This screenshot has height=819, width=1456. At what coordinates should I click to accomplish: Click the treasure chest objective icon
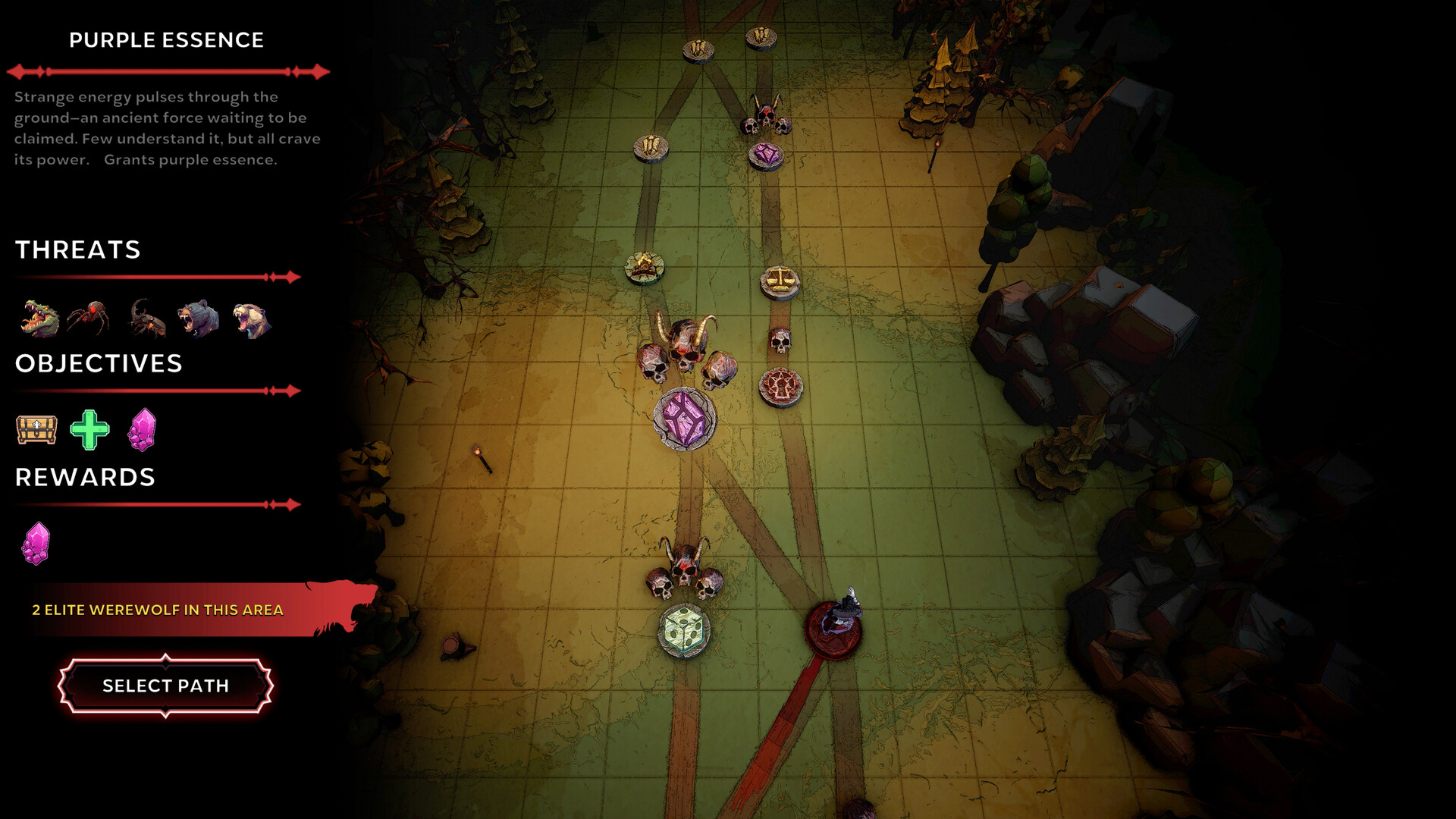36,430
